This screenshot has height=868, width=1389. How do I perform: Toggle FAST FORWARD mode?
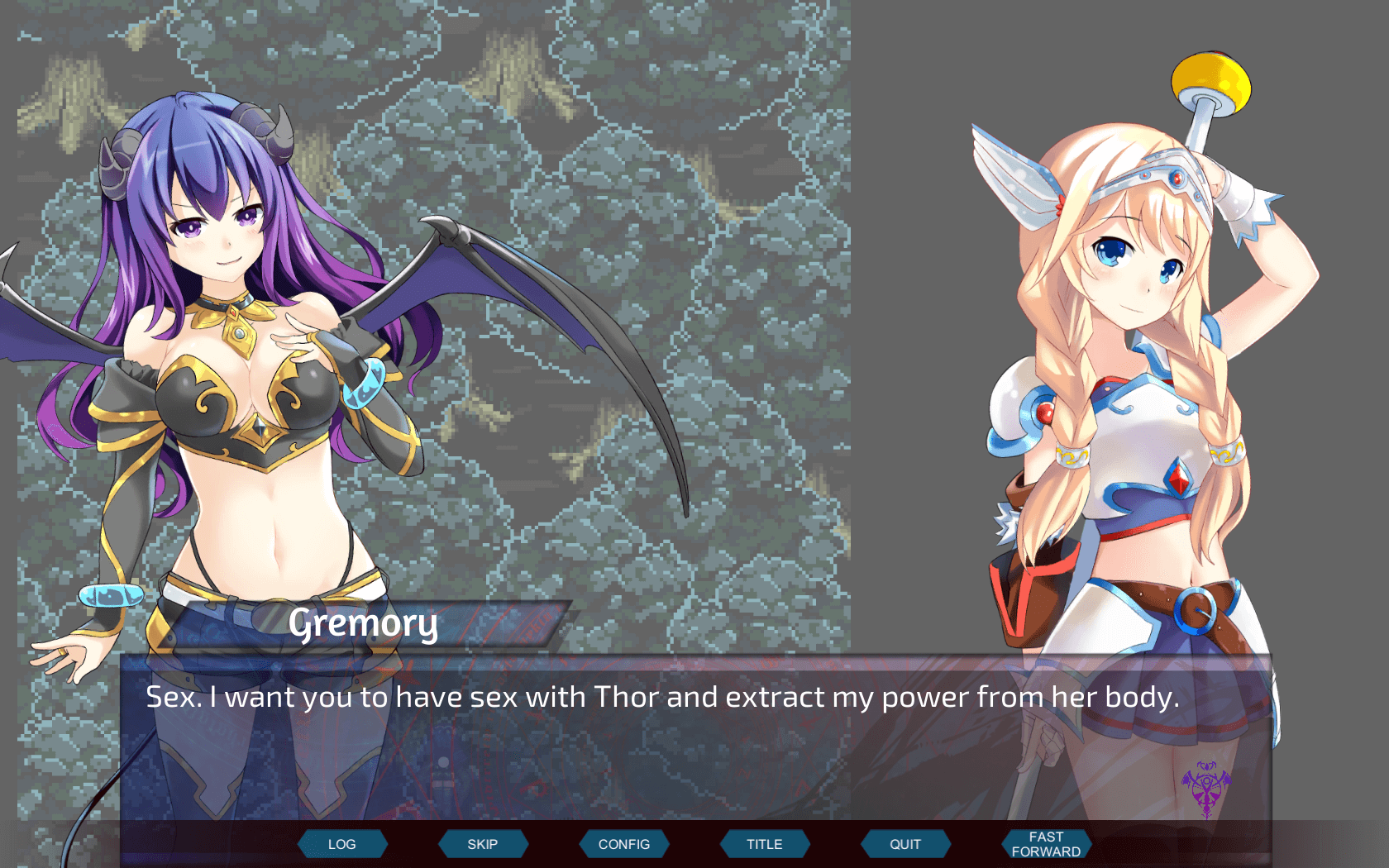click(x=1046, y=844)
